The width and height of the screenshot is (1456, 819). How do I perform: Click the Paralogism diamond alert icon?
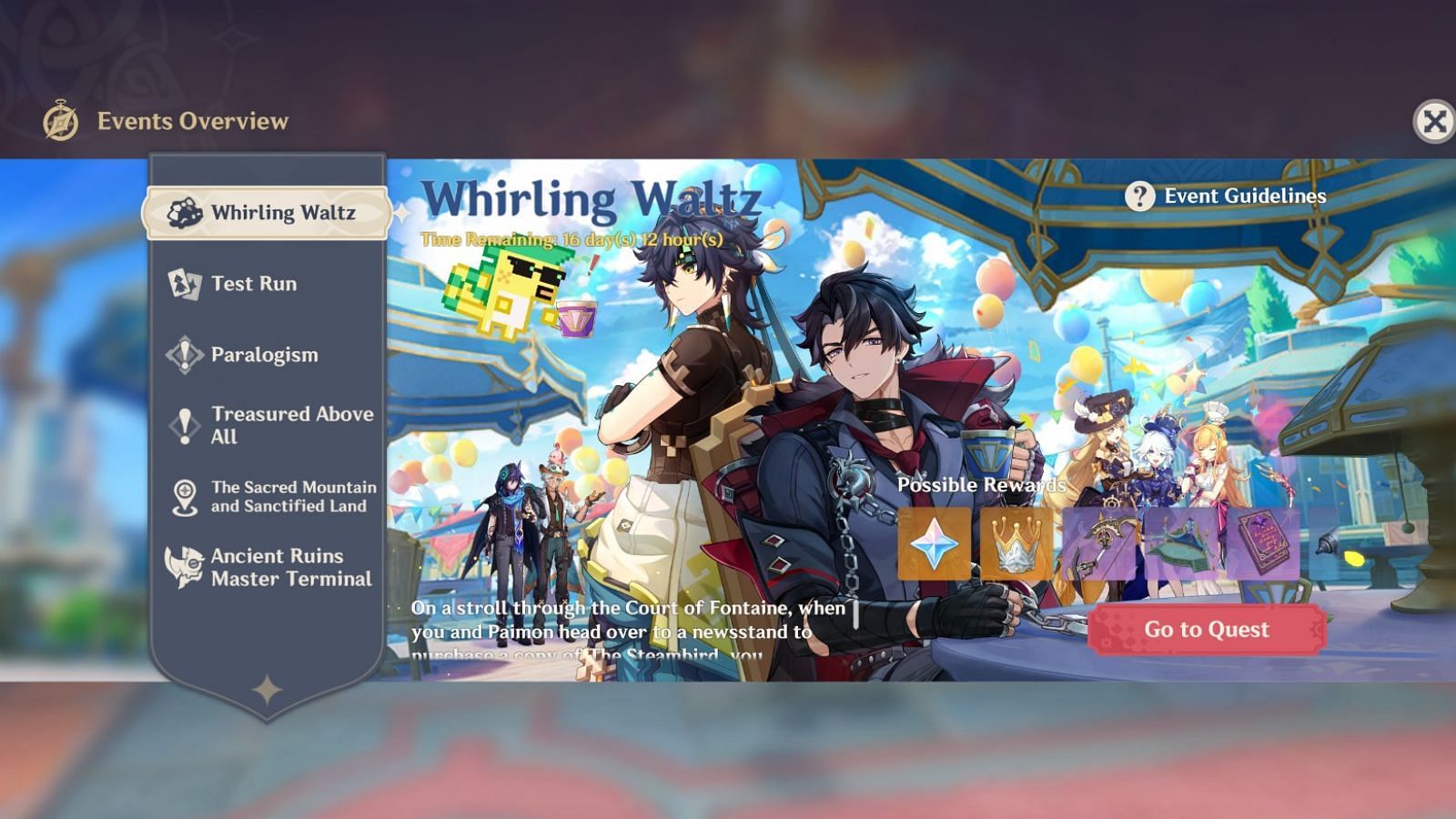[184, 355]
